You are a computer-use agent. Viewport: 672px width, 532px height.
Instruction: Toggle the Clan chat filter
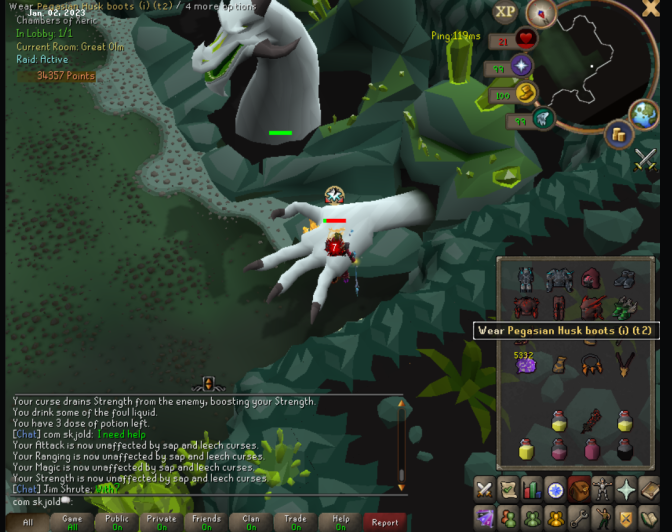coord(251,521)
